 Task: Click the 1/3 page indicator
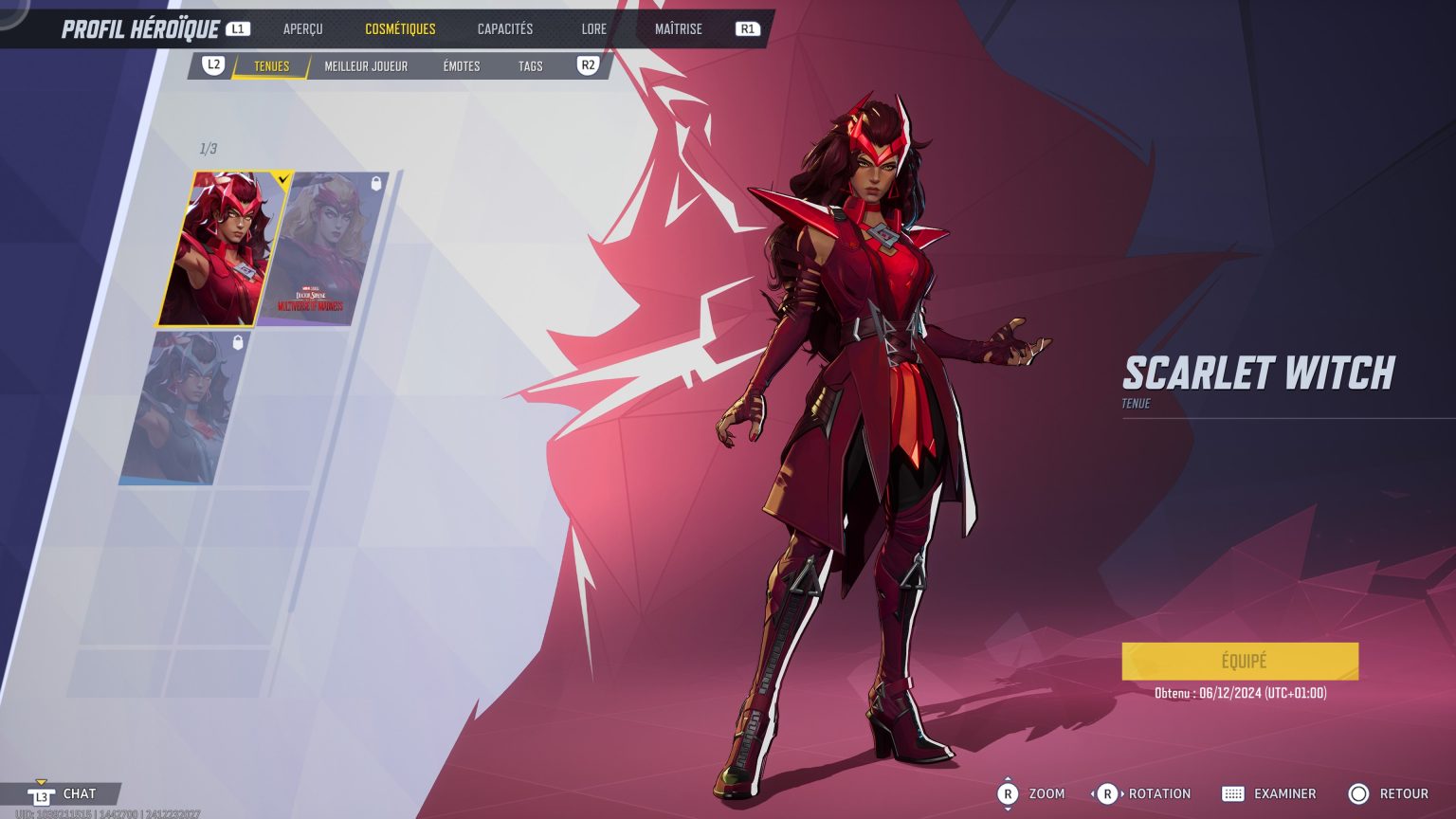click(x=208, y=148)
